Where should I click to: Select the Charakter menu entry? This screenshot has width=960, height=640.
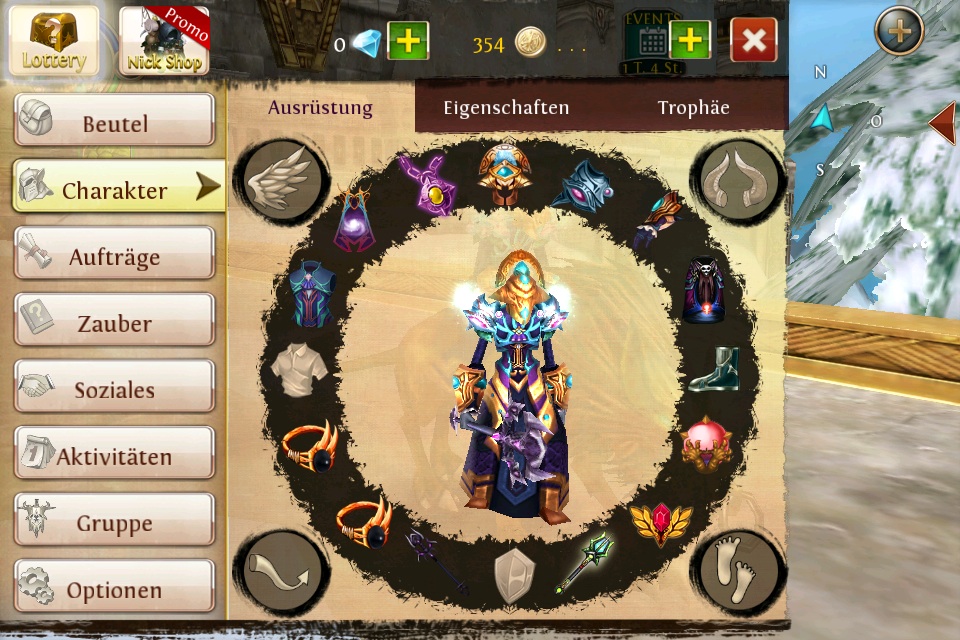[116, 187]
